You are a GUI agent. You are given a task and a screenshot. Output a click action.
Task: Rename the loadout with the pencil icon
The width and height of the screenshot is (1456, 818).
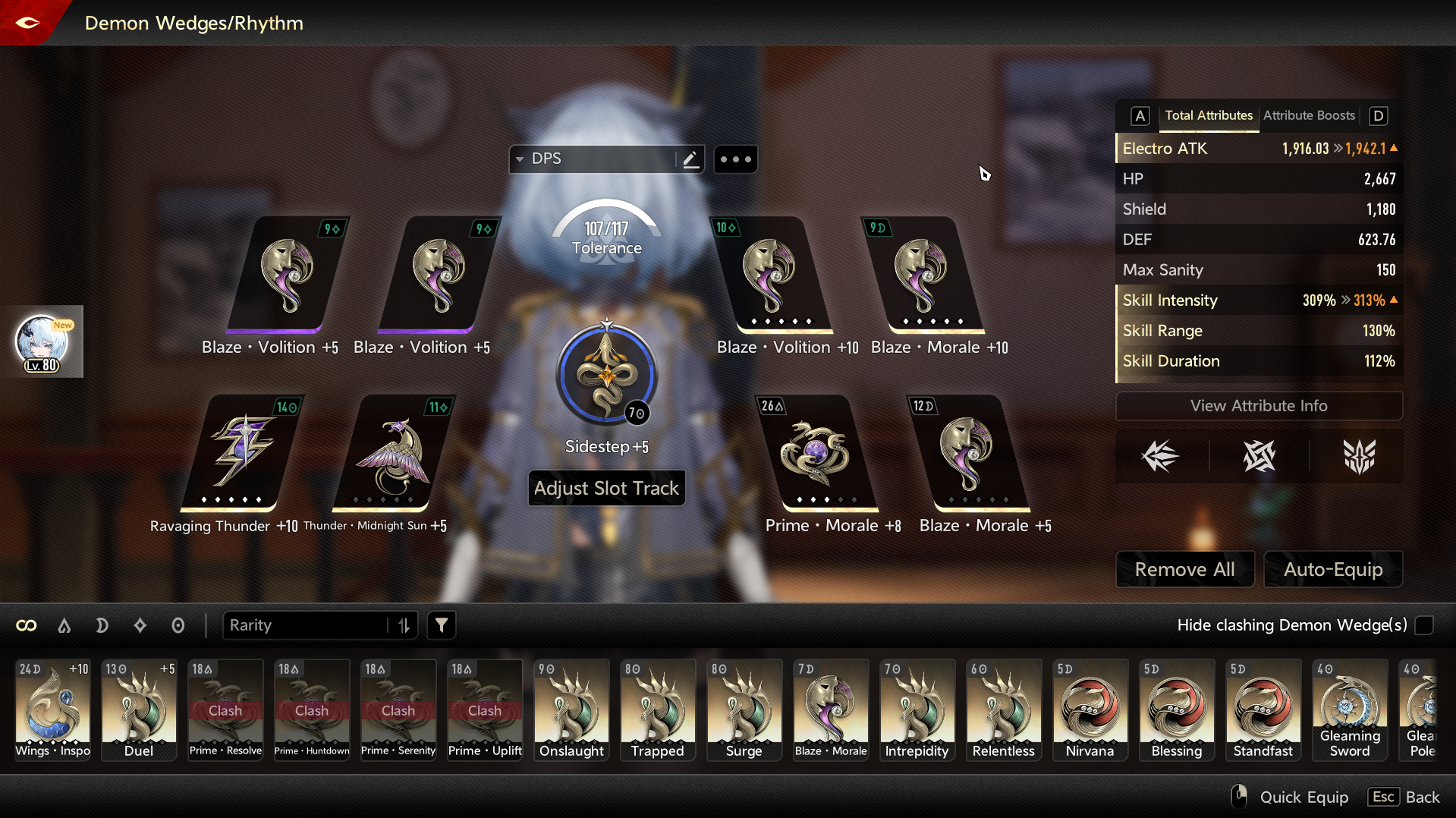click(x=690, y=159)
